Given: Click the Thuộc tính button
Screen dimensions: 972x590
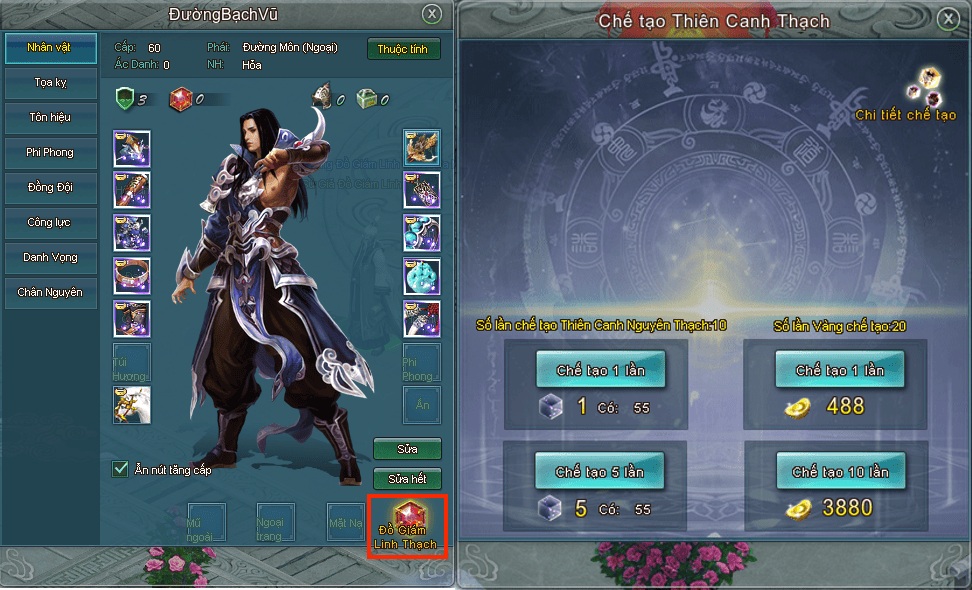Looking at the screenshot, I should [x=404, y=49].
